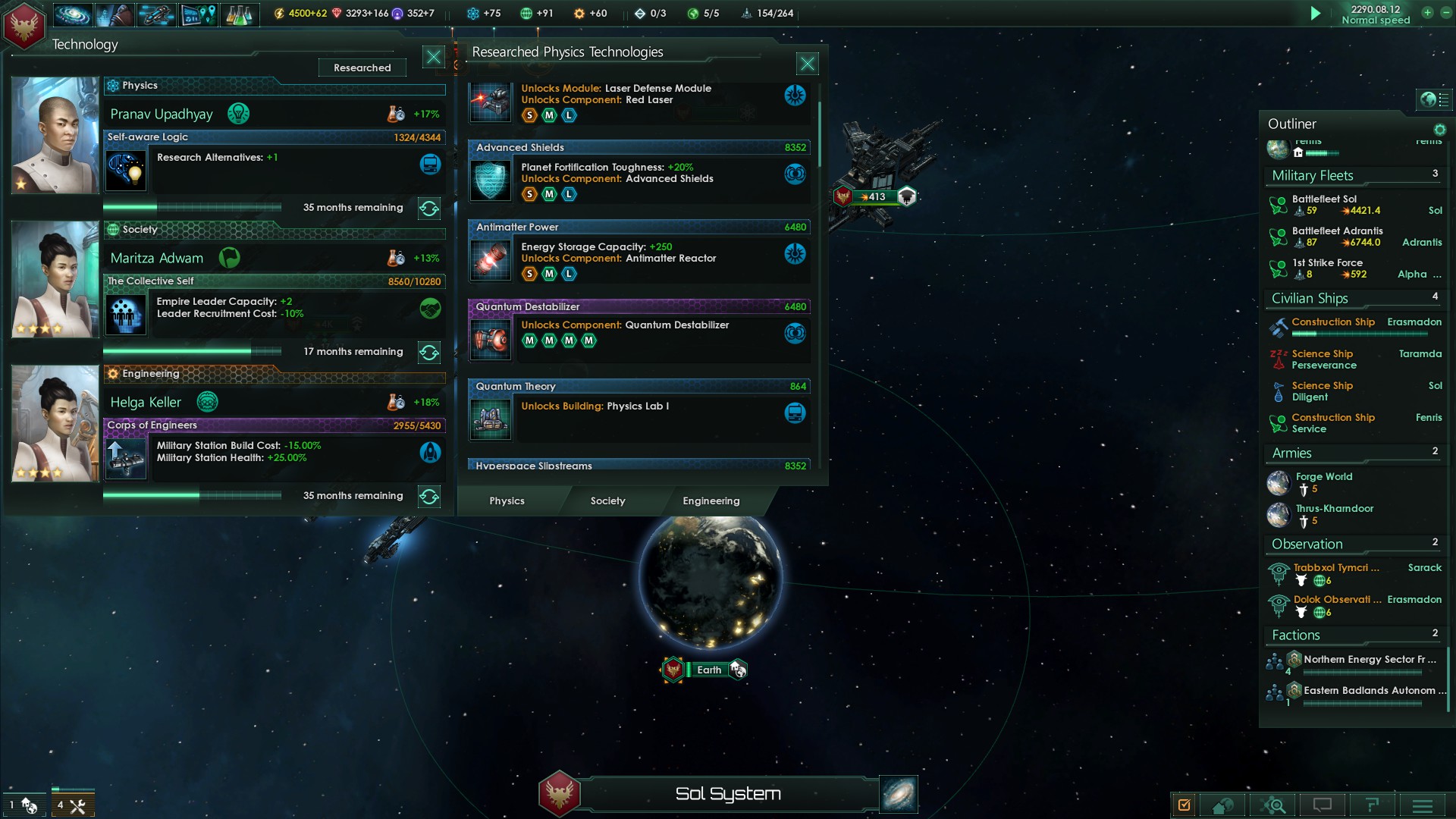Open the Contacts panel icon in the top toolbar
Screen dimensions: 1456x819
coord(114,13)
